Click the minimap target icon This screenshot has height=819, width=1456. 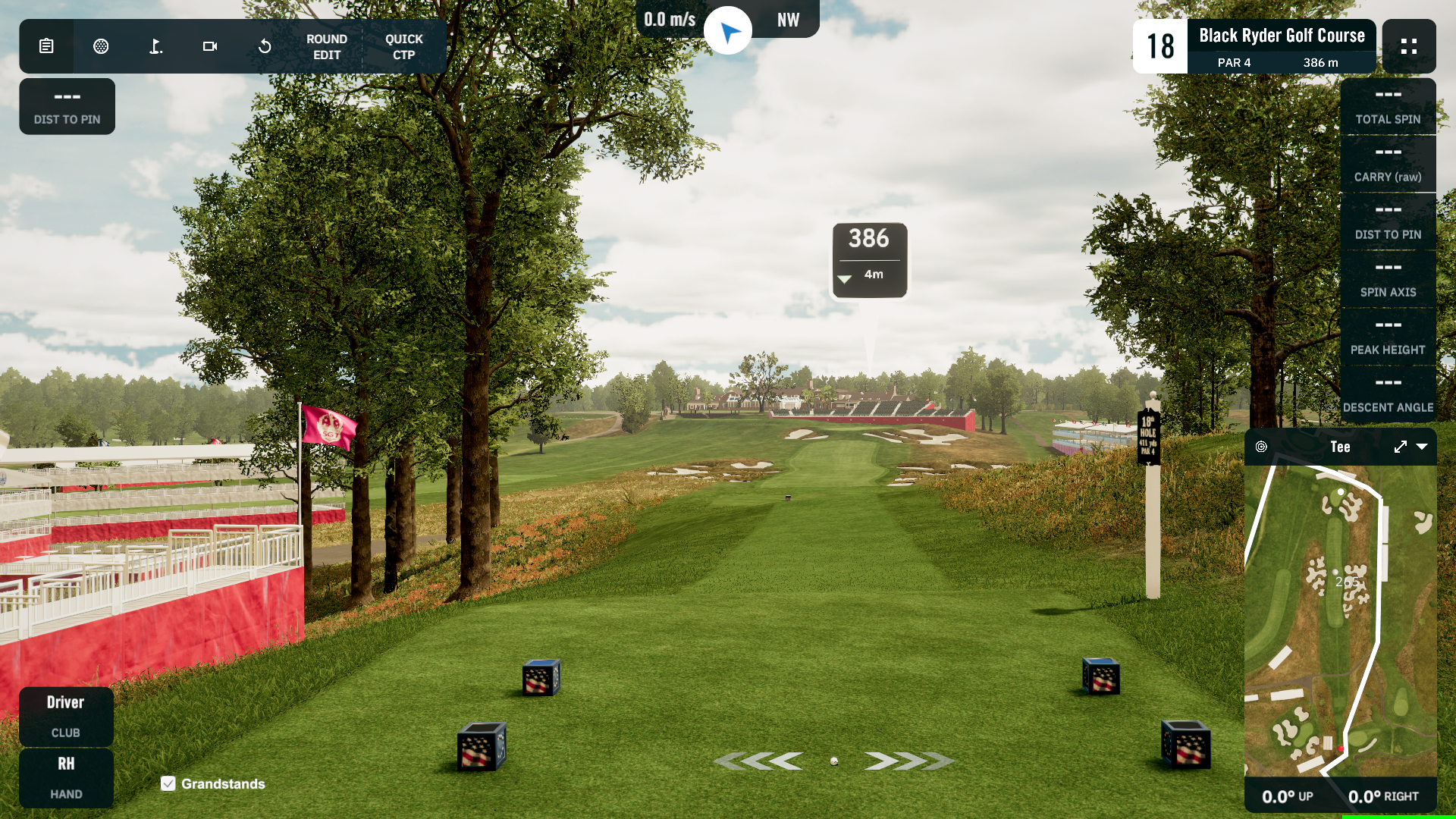coord(1261,447)
